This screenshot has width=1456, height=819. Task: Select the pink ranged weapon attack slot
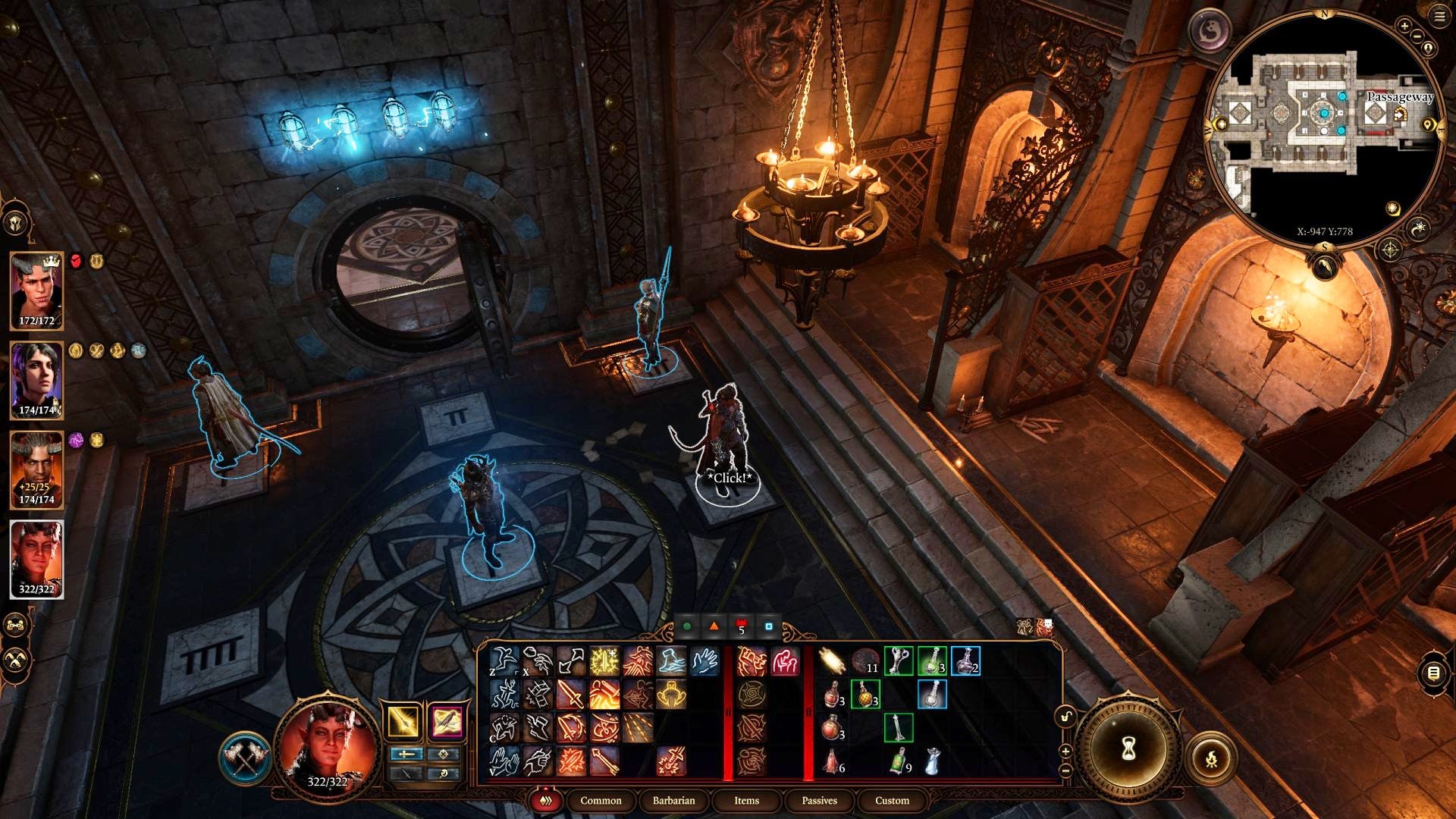[x=447, y=721]
